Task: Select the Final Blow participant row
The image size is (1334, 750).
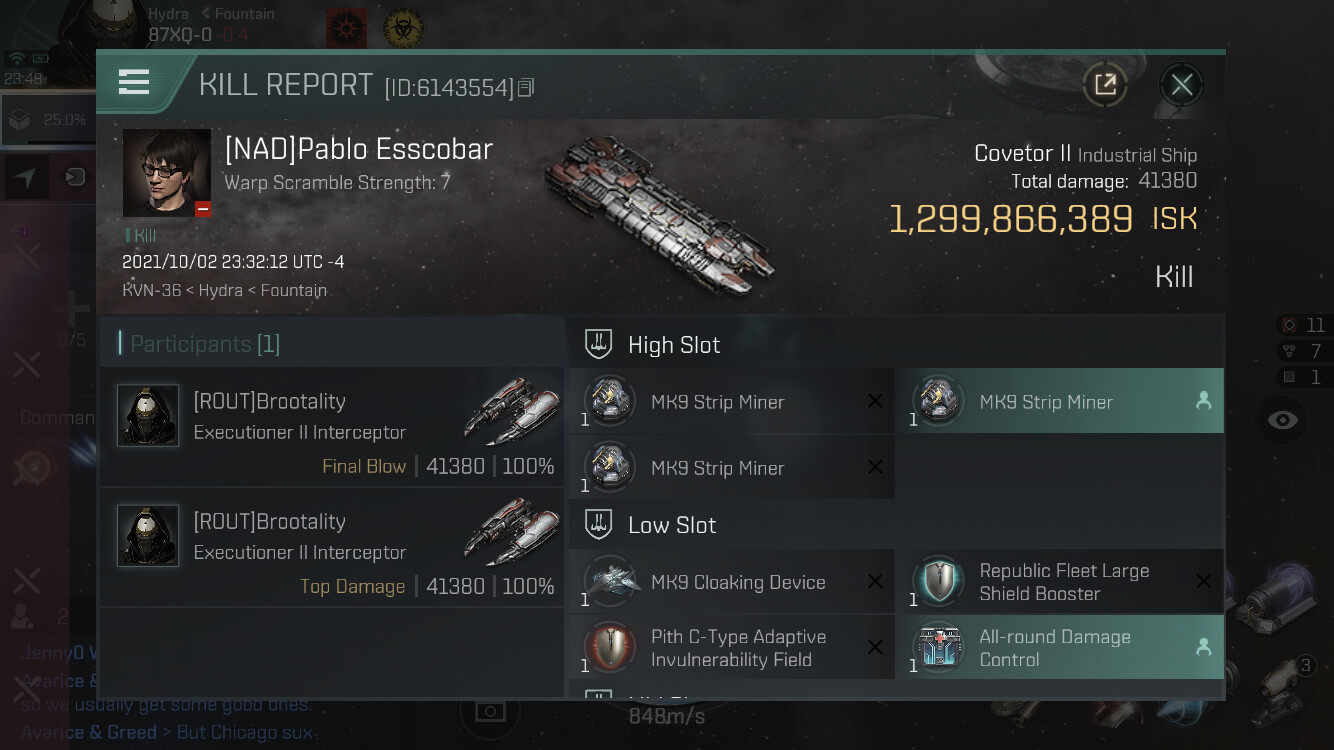Action: (x=332, y=427)
